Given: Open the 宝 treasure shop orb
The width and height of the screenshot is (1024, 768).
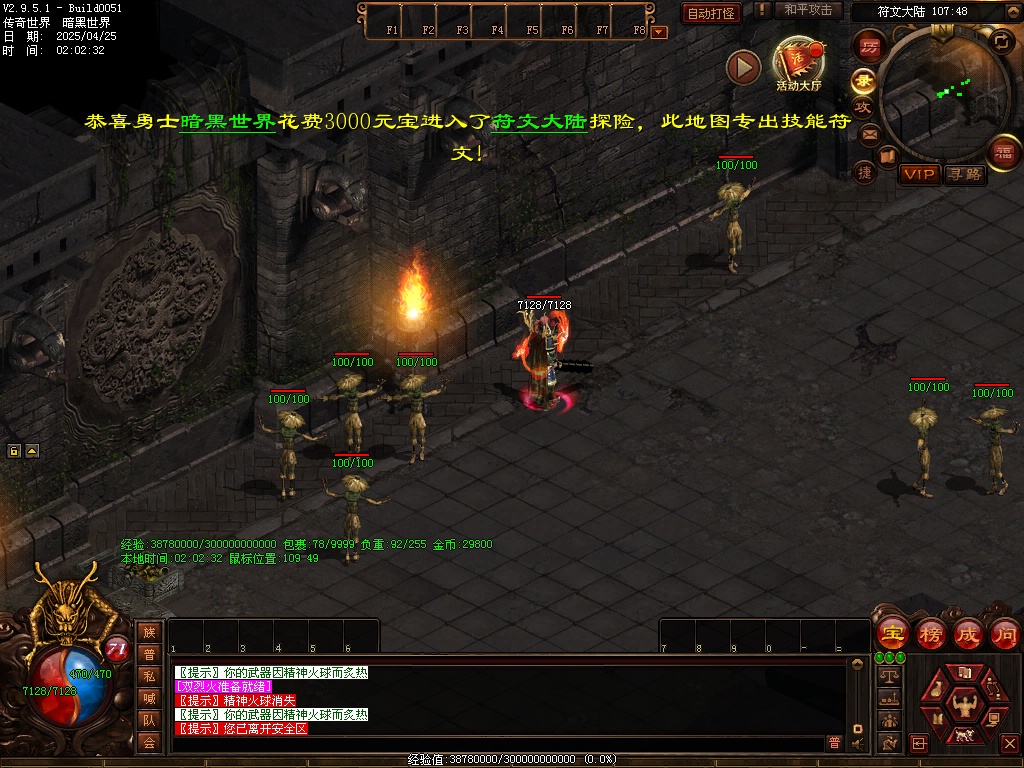Looking at the screenshot, I should tap(892, 634).
